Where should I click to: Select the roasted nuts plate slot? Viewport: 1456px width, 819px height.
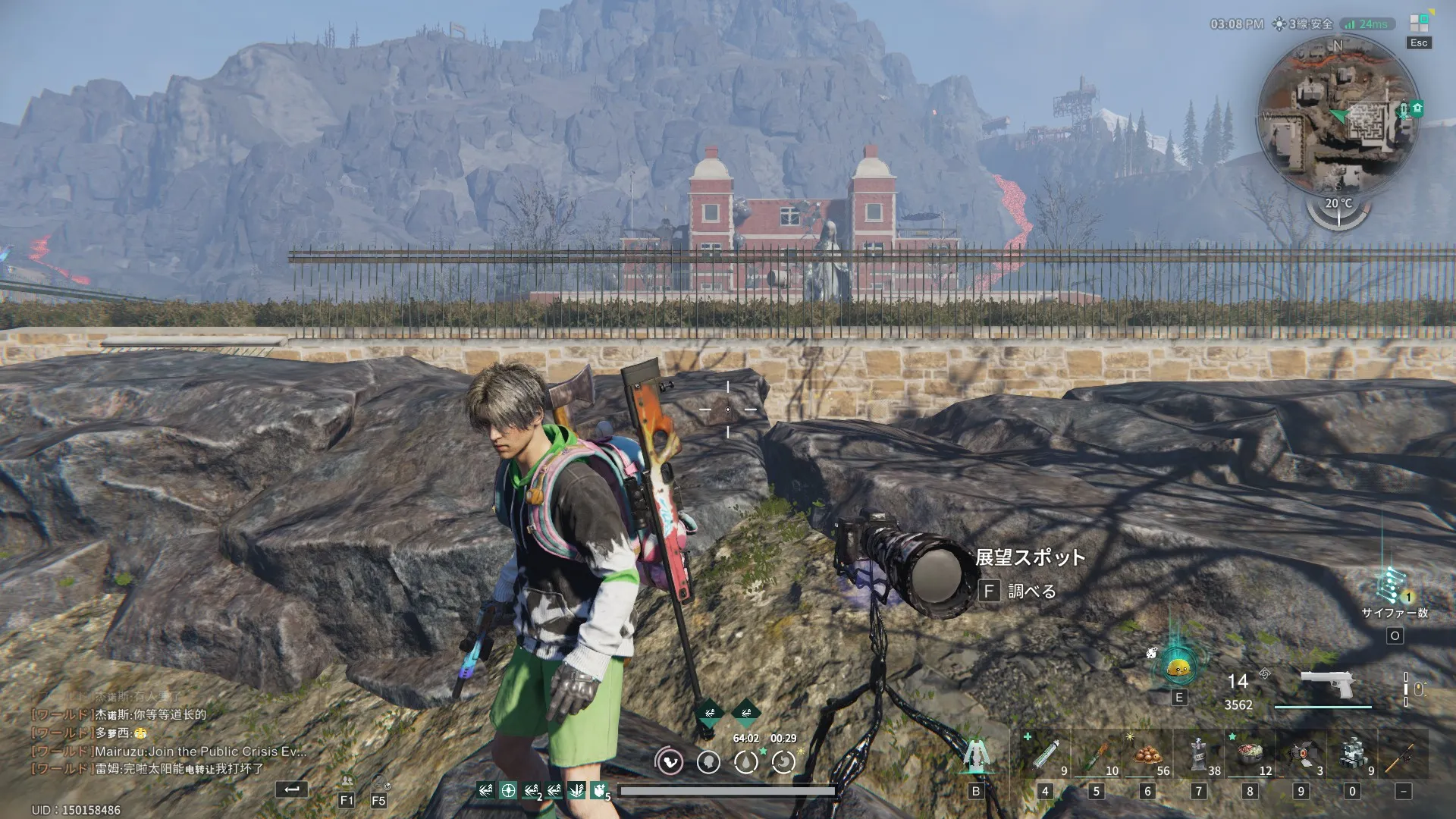click(x=1147, y=754)
